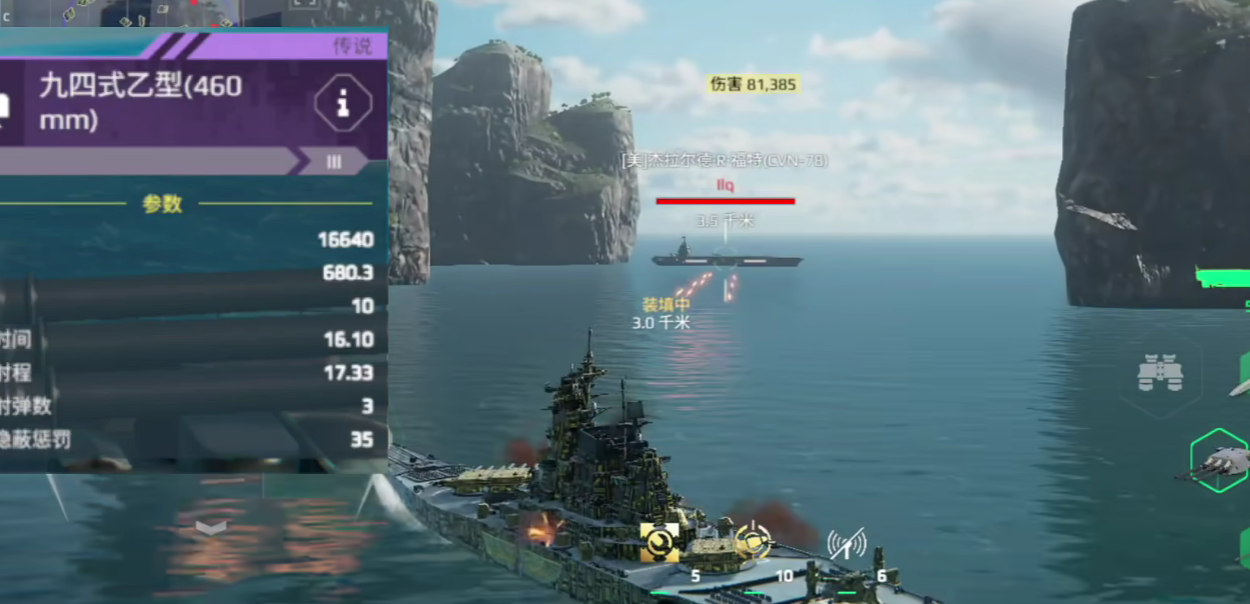Activate the yellow repair wrench ability

[x=659, y=542]
